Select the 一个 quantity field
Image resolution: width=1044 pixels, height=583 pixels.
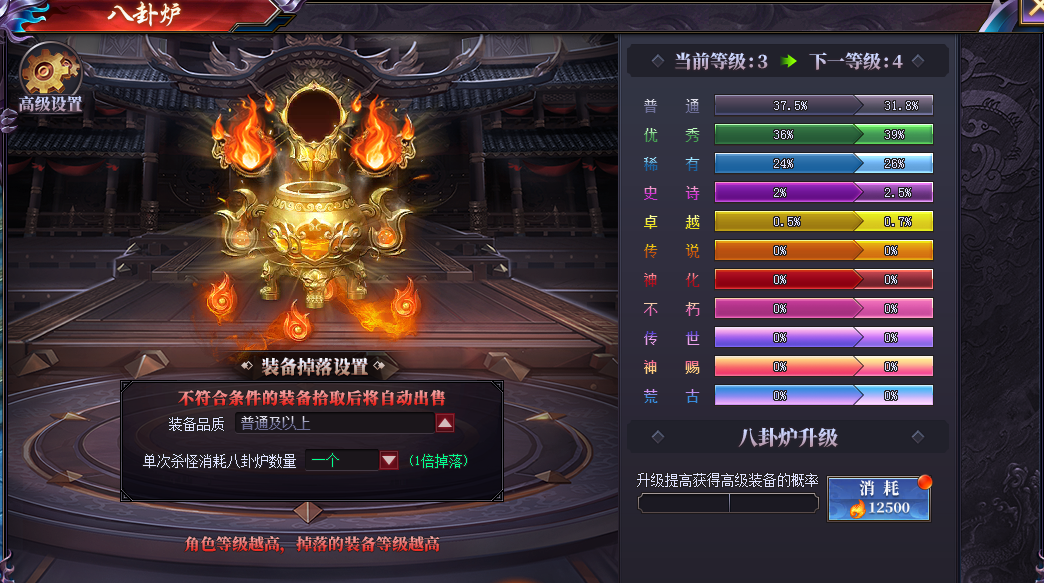(x=340, y=460)
